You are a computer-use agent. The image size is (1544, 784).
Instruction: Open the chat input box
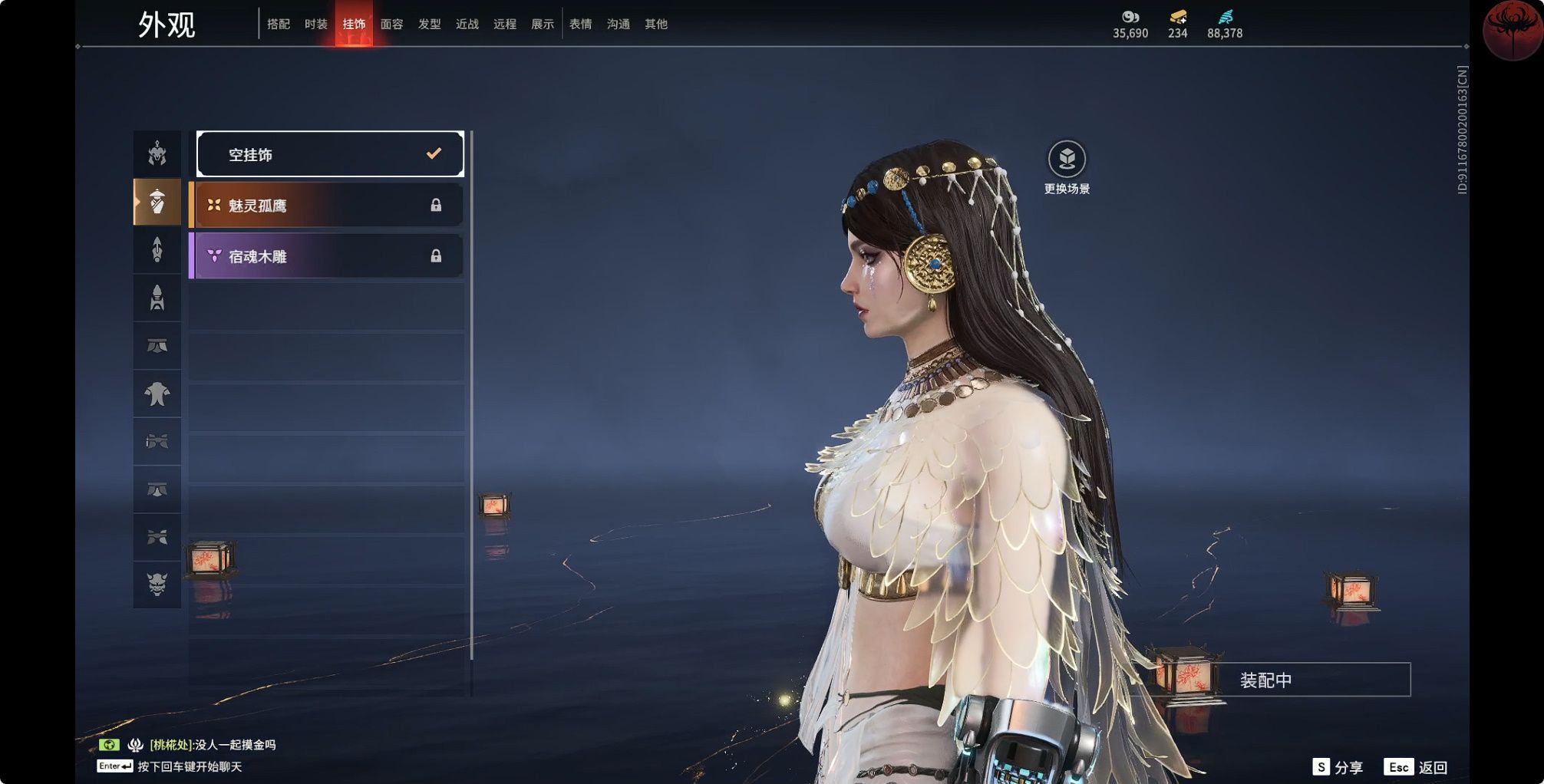[x=189, y=766]
